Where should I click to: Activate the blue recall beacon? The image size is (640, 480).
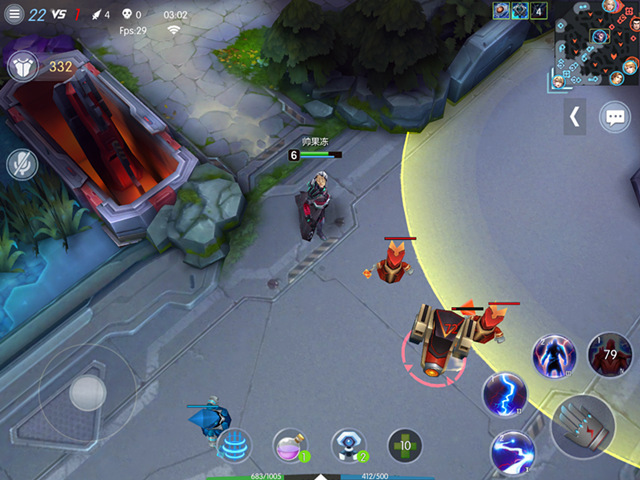tap(233, 444)
